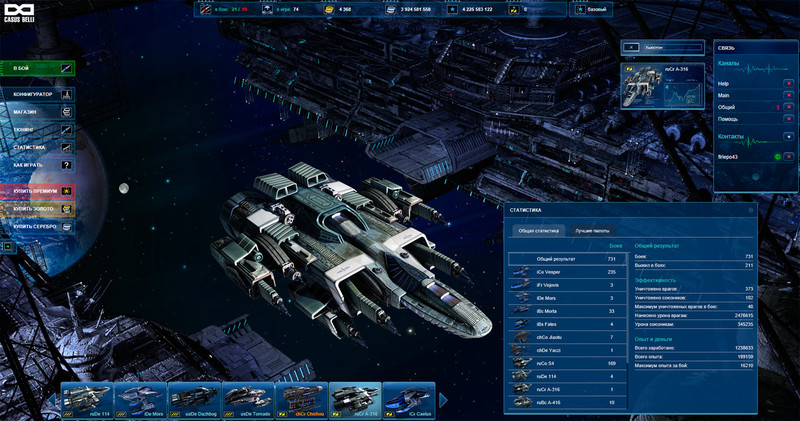The width and height of the screenshot is (800, 421).
Task: Click the Купить серебро button
Action: point(38,227)
